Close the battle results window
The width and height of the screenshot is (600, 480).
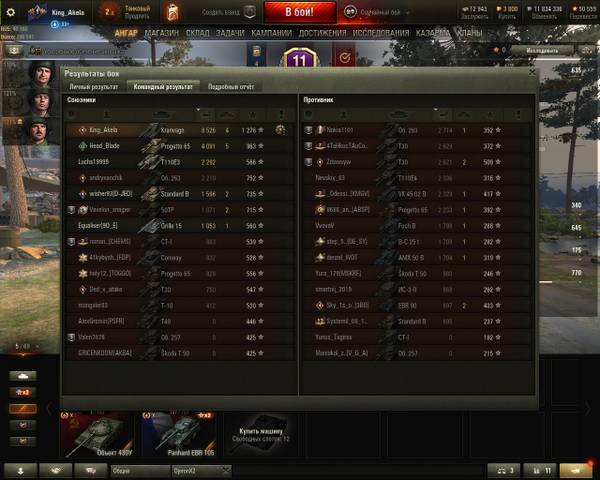tap(530, 73)
